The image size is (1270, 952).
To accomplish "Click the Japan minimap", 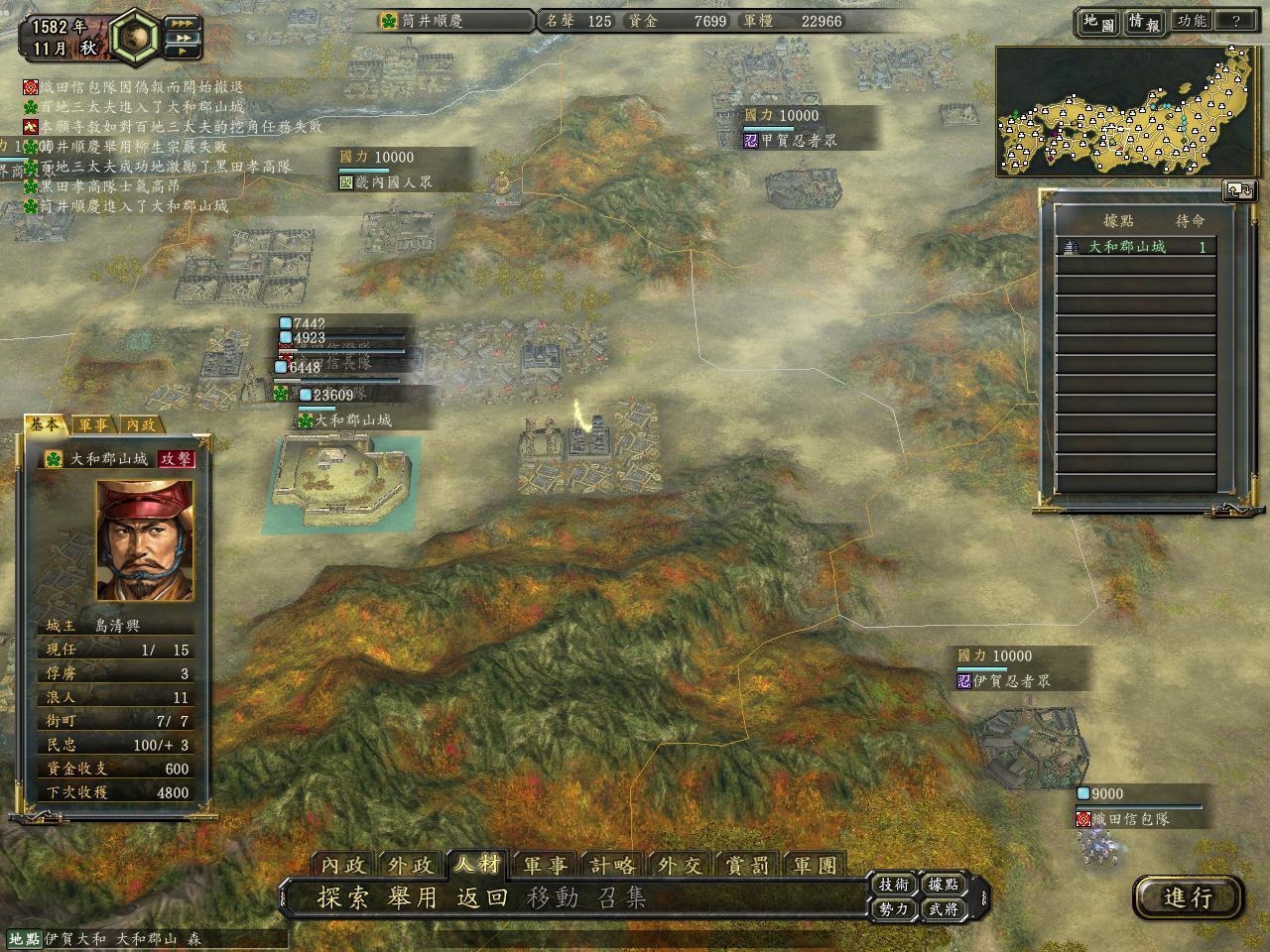I will (1128, 111).
